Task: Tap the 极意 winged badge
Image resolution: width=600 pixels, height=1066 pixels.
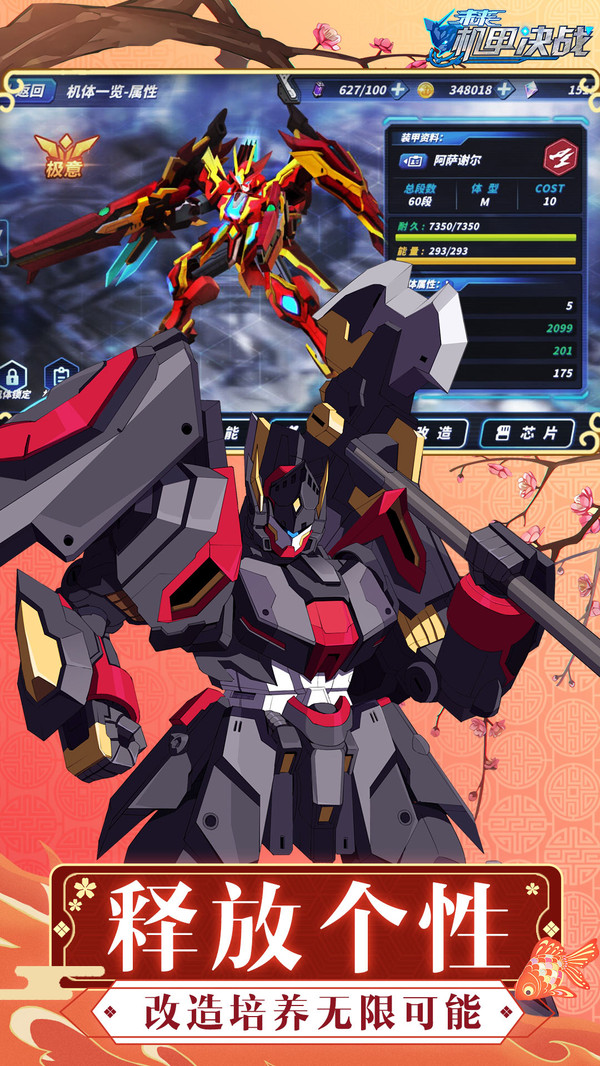Action: (x=65, y=157)
